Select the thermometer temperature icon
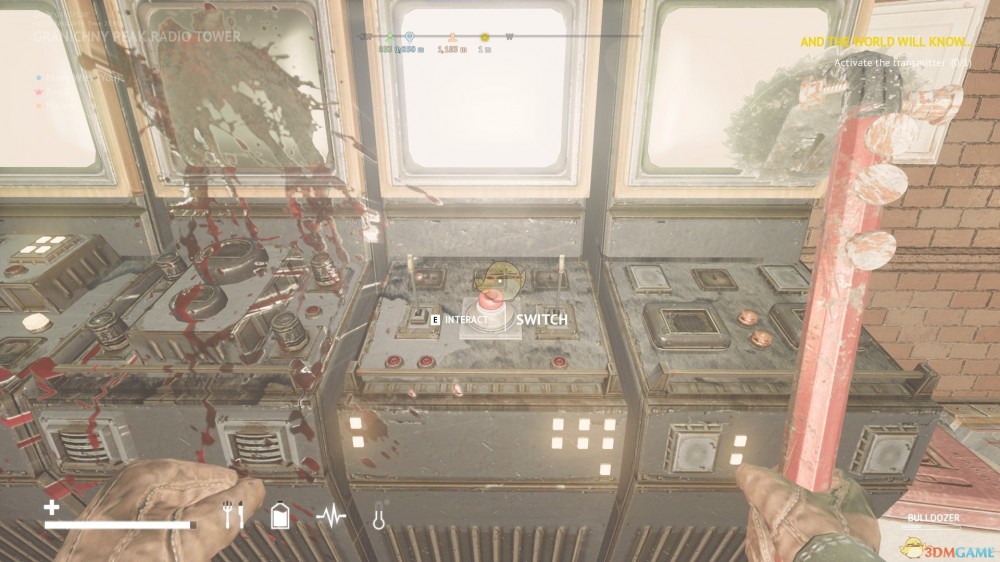This screenshot has height=562, width=1000. tap(378, 517)
